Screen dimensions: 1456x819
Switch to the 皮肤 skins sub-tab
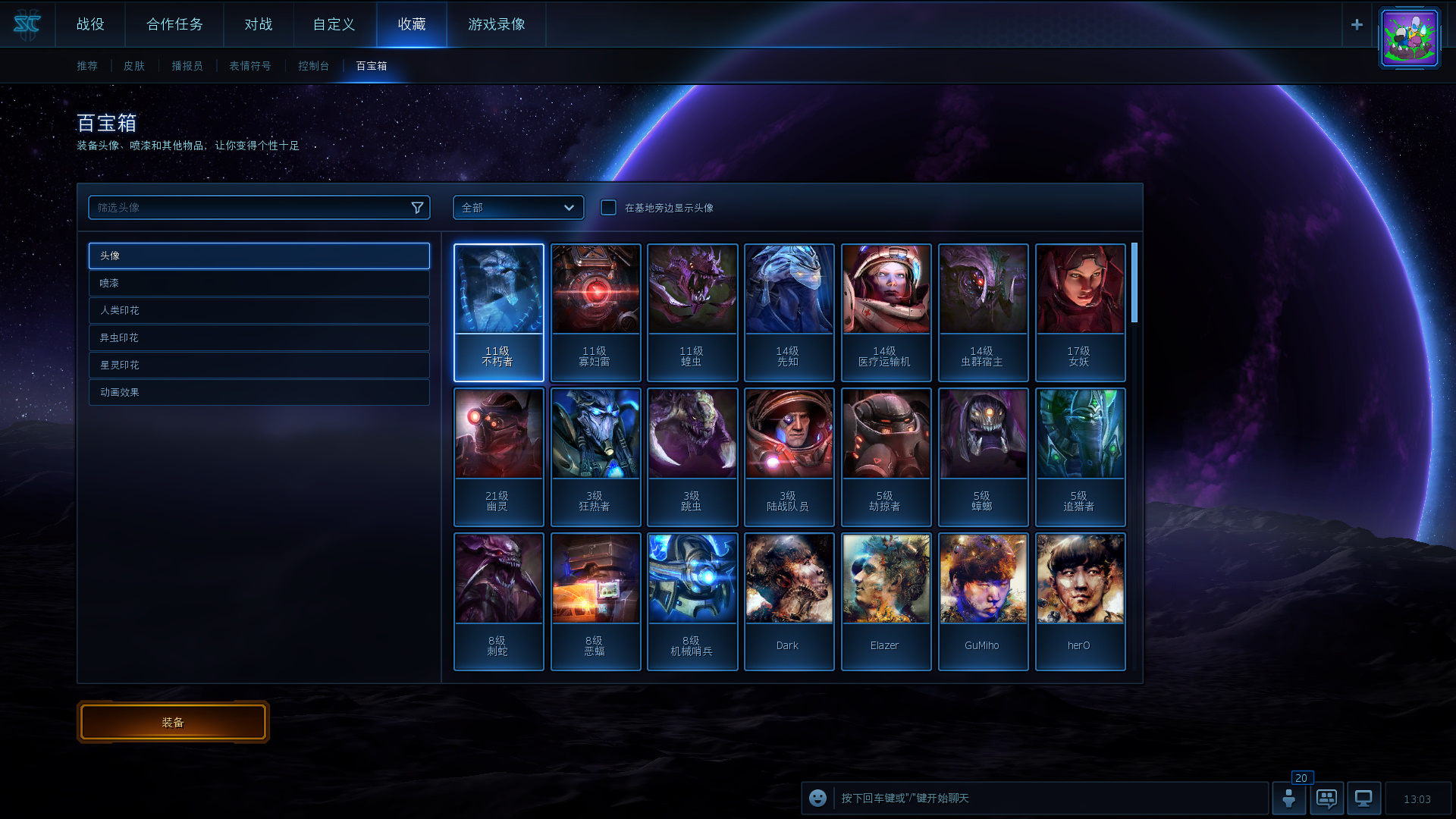tap(134, 66)
